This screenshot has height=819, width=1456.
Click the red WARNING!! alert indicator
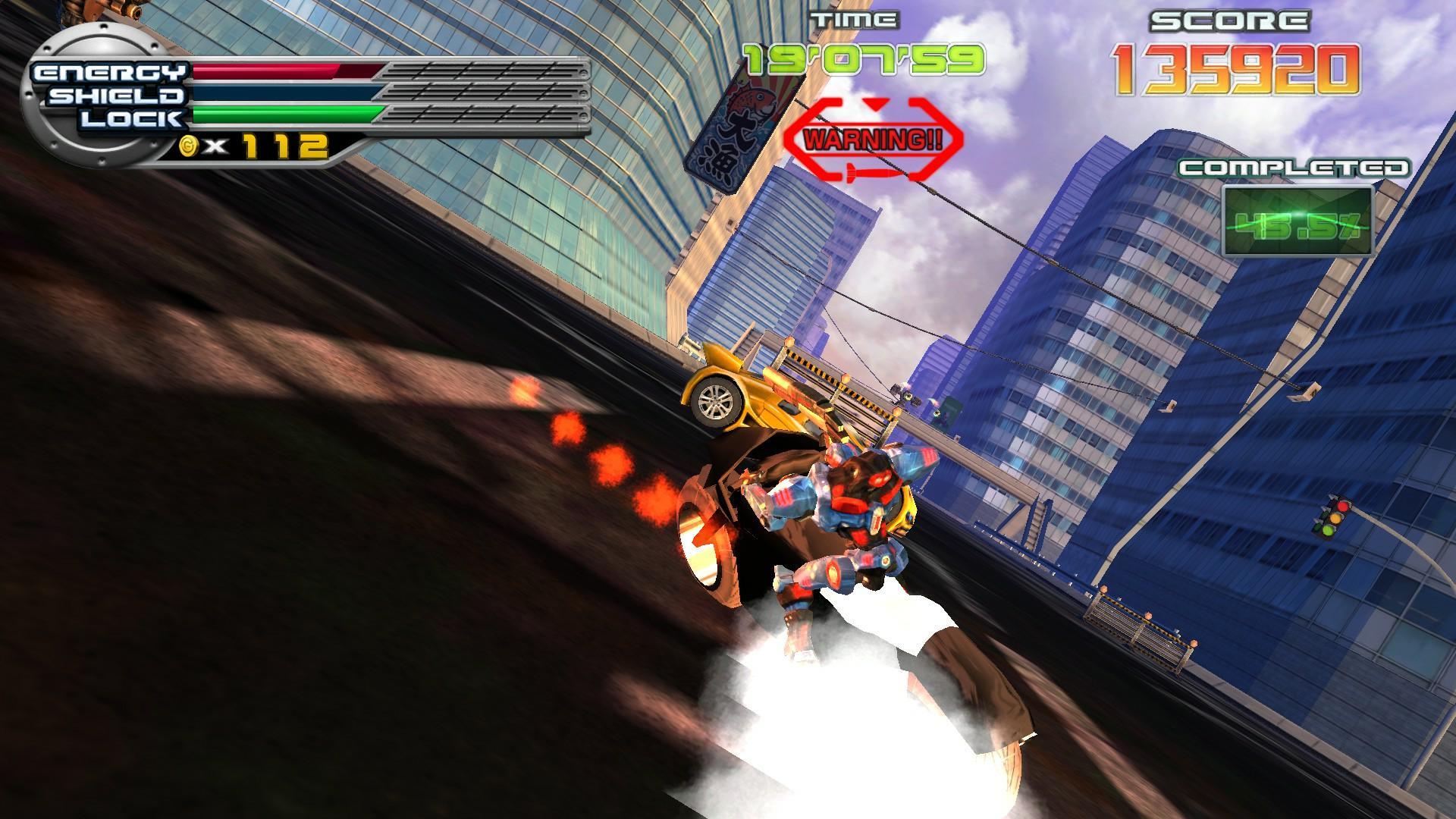tap(872, 139)
